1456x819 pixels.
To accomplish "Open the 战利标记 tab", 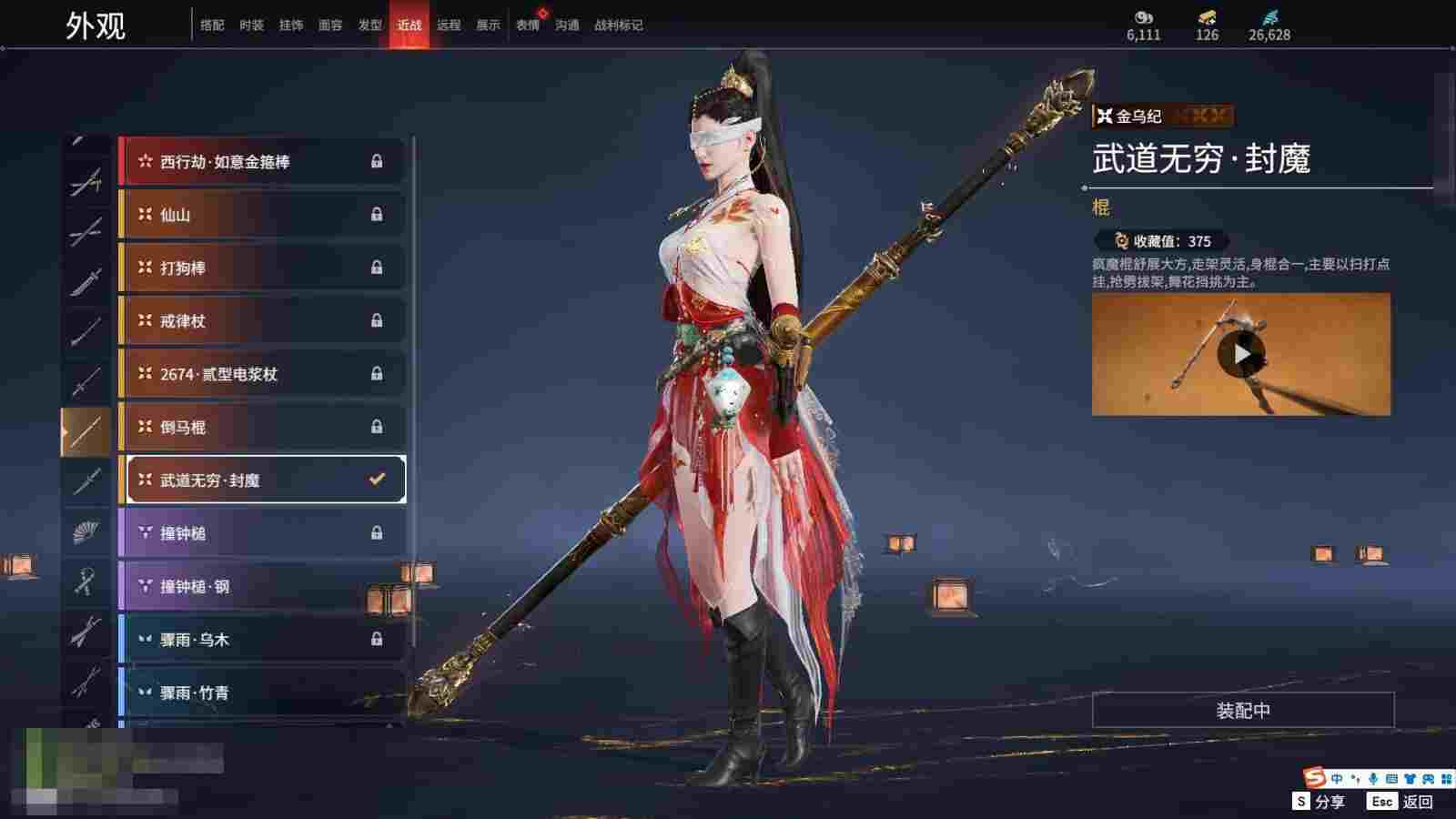I will pos(618,25).
